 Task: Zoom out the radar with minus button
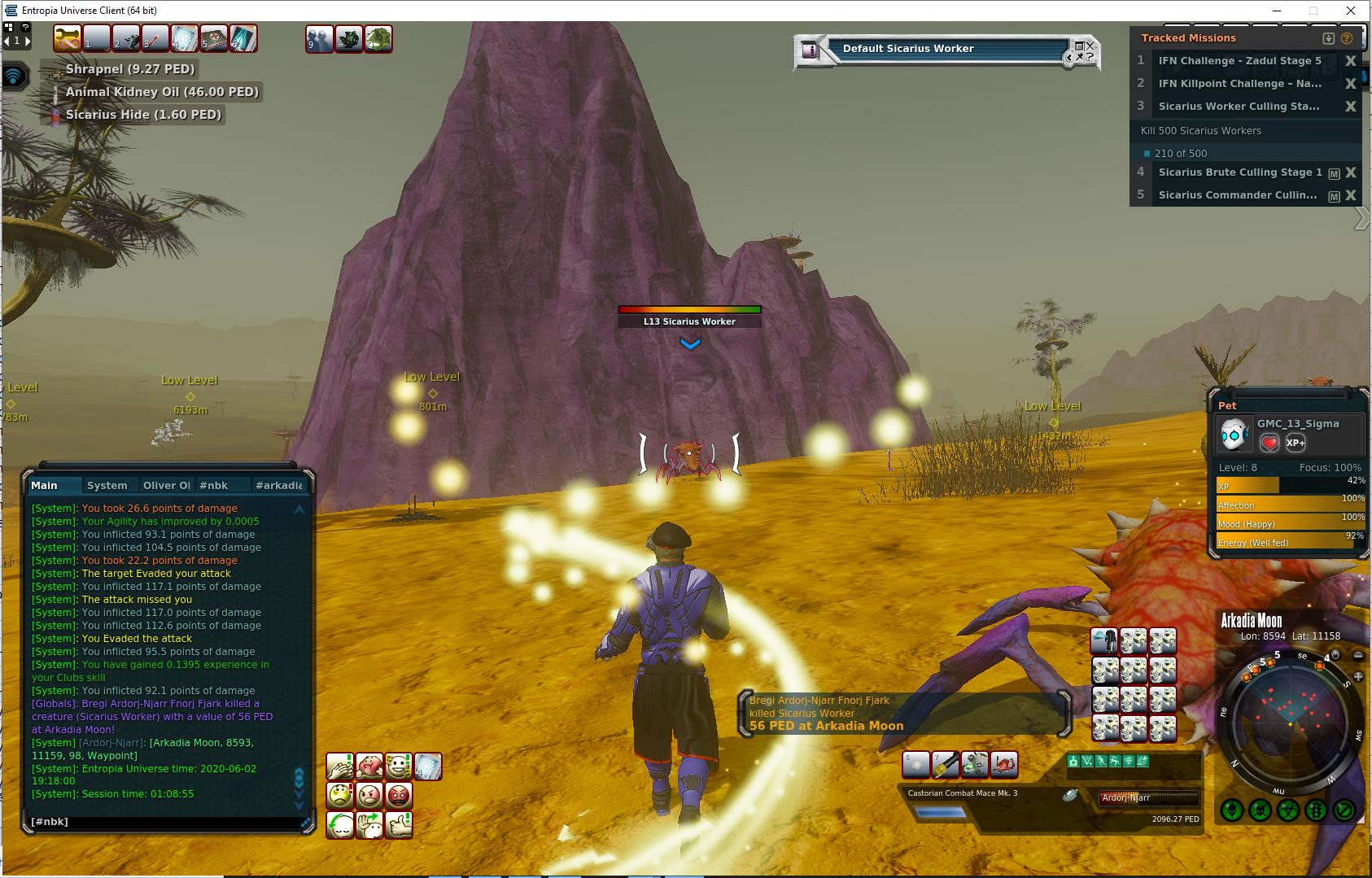1357,655
